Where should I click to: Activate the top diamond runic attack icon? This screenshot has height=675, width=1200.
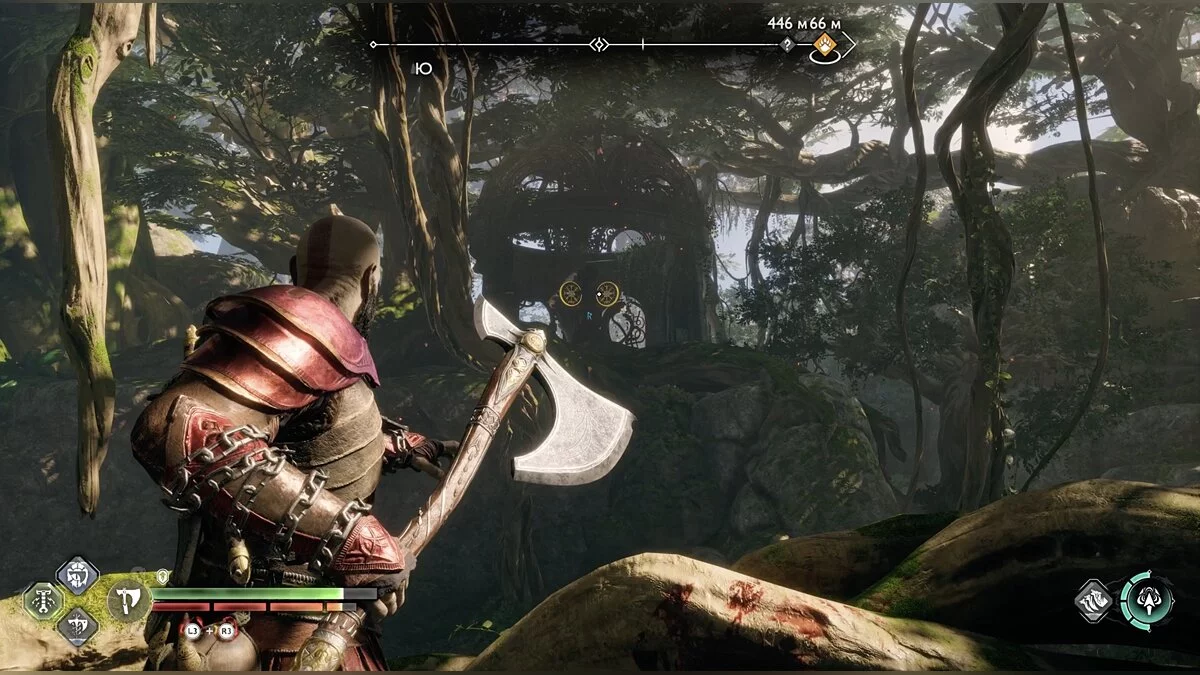pos(77,575)
